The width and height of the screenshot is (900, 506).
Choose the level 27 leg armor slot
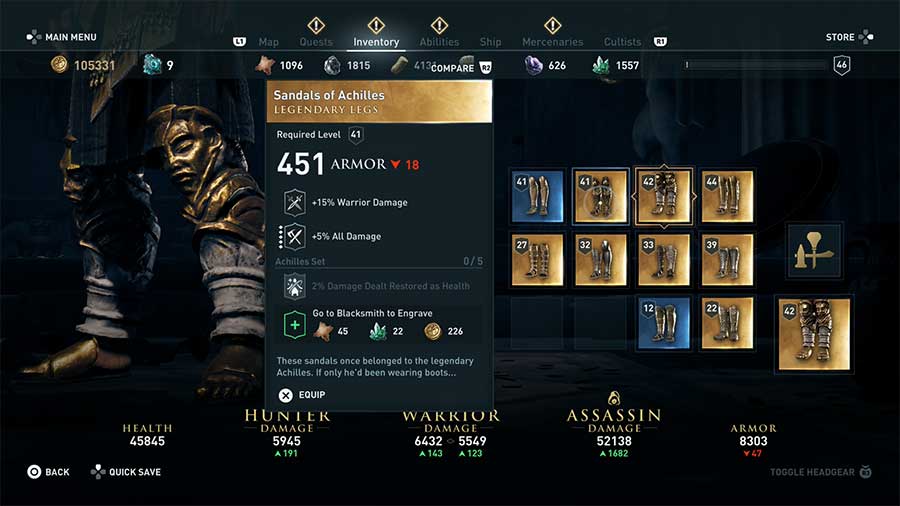click(x=537, y=259)
